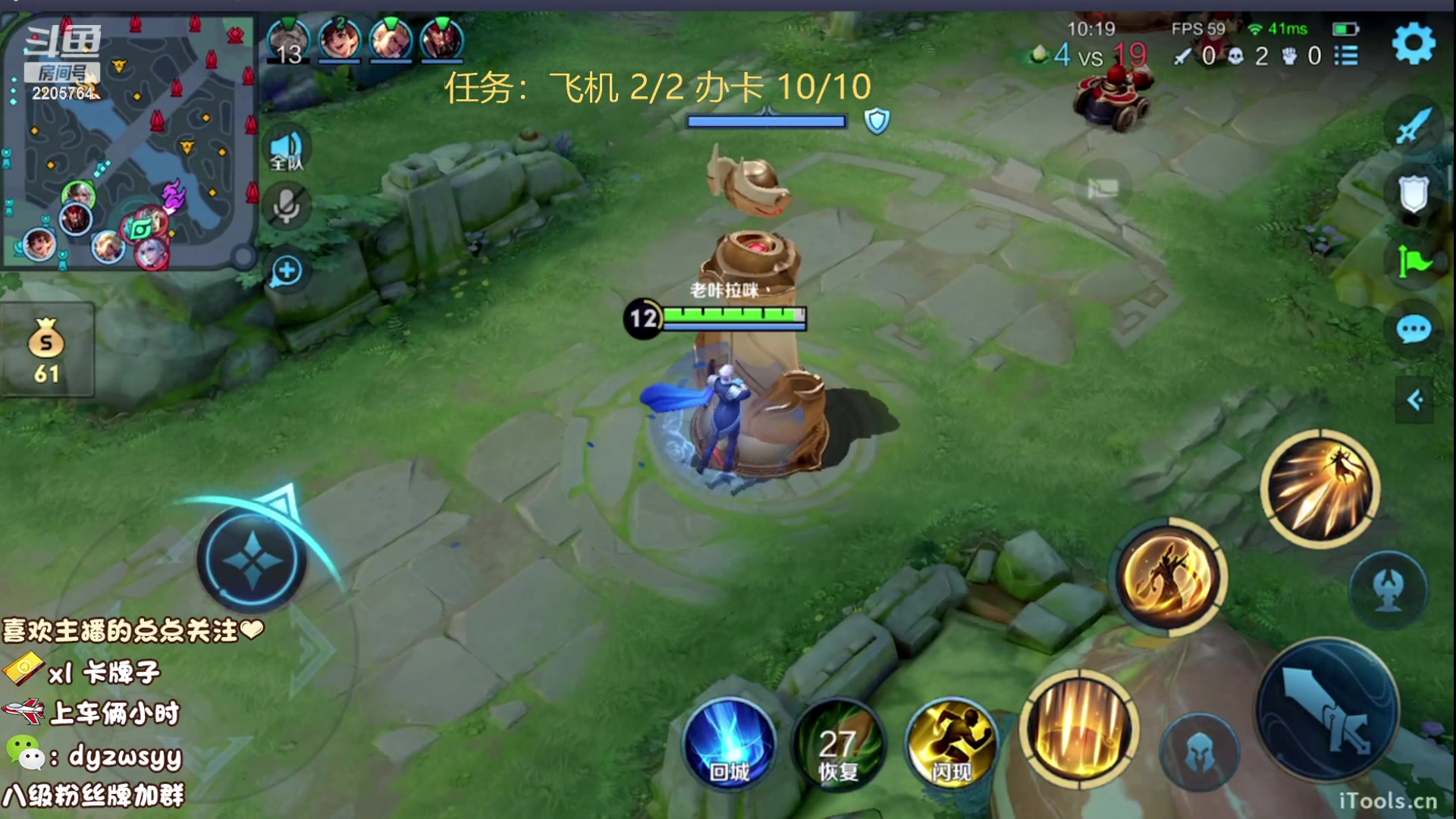The image size is (1456, 819).
Task: Send the green flag signal
Action: point(1414,262)
